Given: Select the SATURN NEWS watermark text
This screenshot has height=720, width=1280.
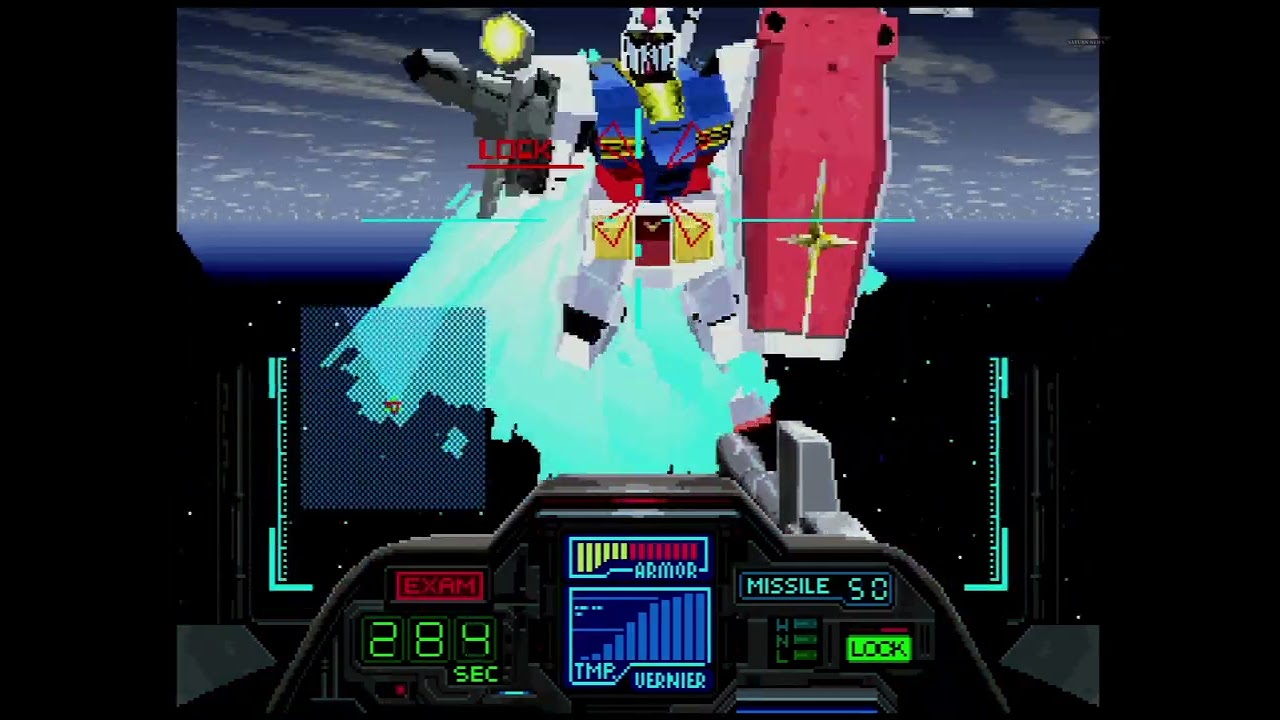Looking at the screenshot, I should (x=1088, y=40).
